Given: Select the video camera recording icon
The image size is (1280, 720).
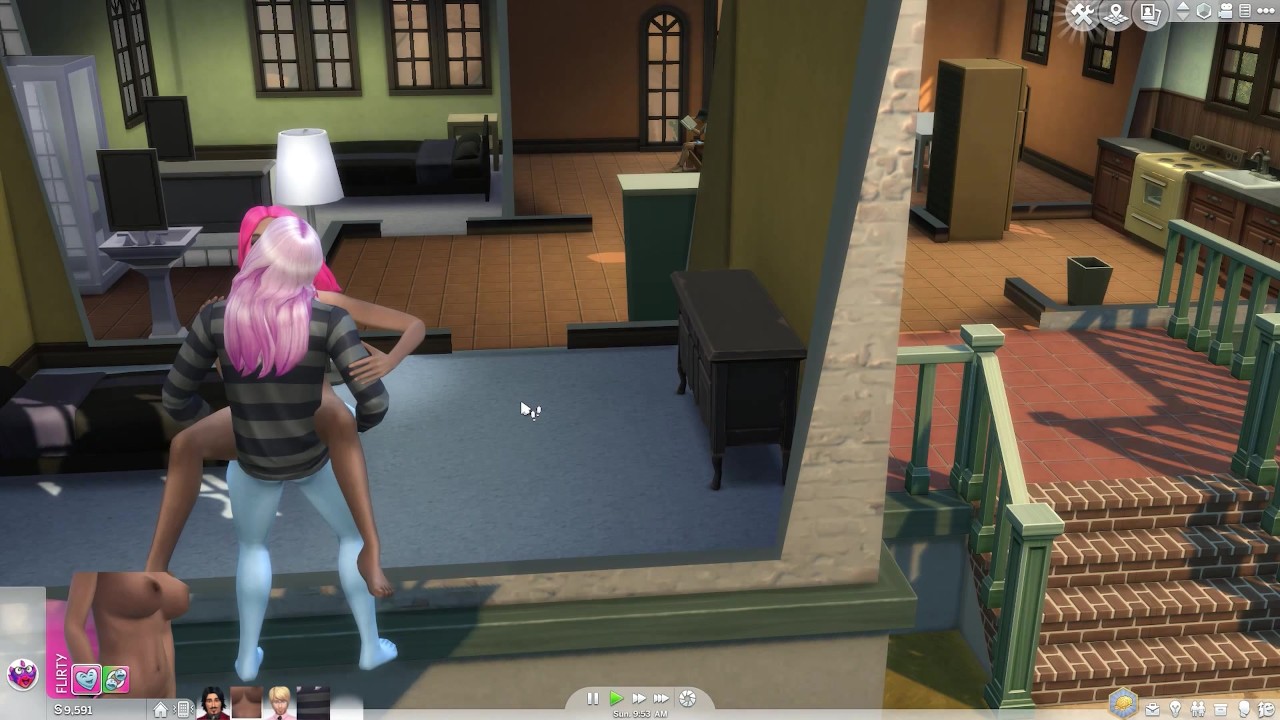Looking at the screenshot, I should [1225, 12].
